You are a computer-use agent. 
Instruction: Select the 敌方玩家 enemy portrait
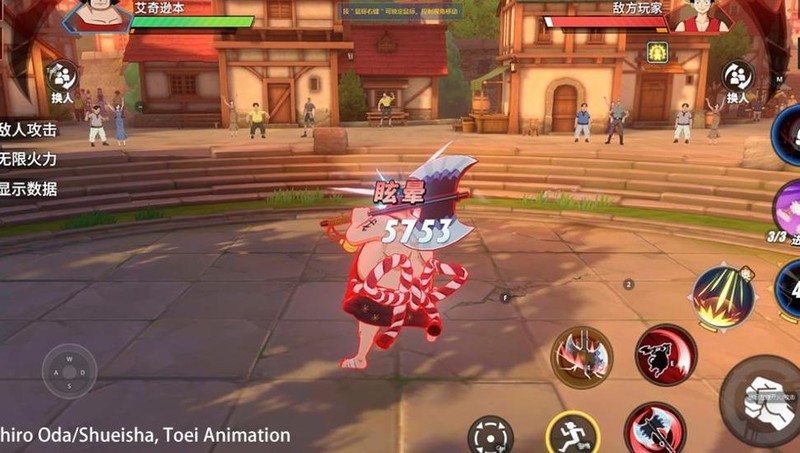coord(698,14)
